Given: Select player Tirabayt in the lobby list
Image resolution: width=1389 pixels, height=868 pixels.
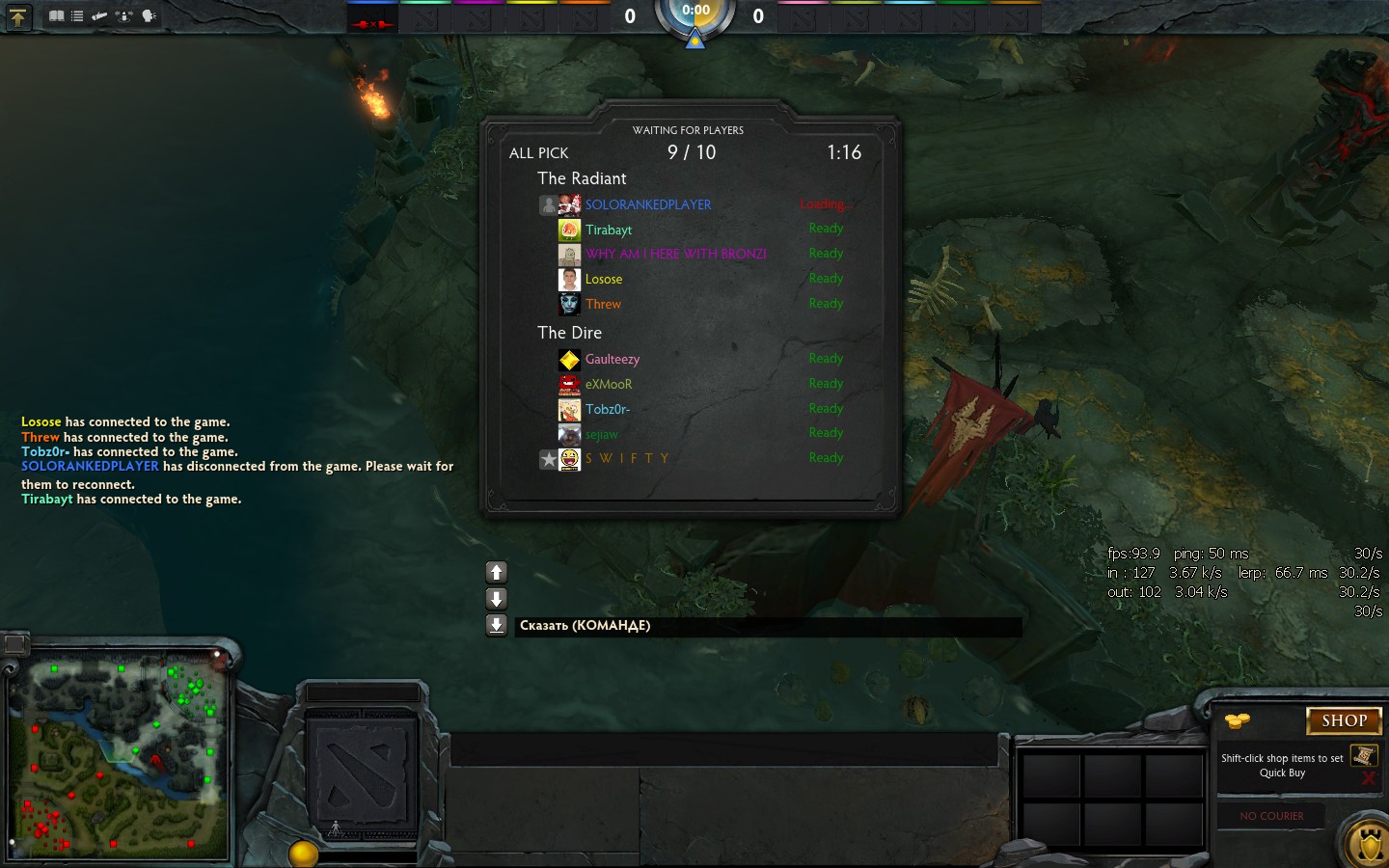Looking at the screenshot, I should [x=609, y=230].
